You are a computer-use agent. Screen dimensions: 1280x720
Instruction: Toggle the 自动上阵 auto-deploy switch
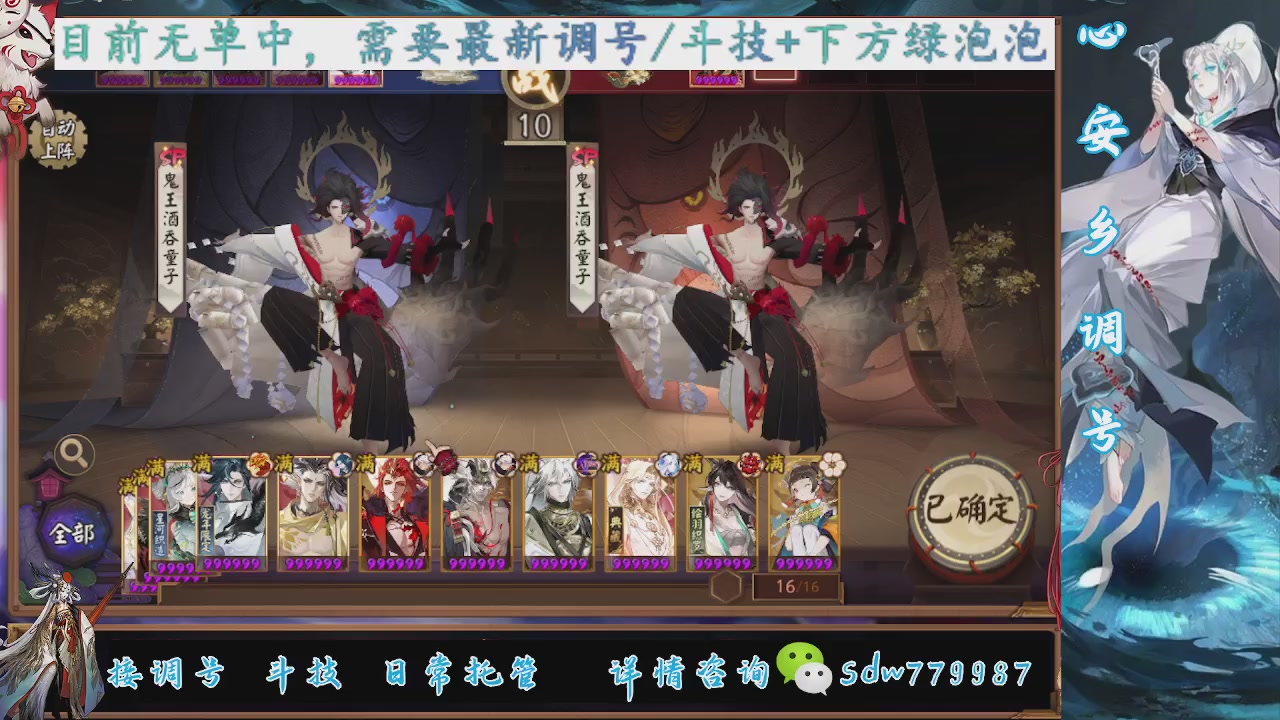[60, 137]
